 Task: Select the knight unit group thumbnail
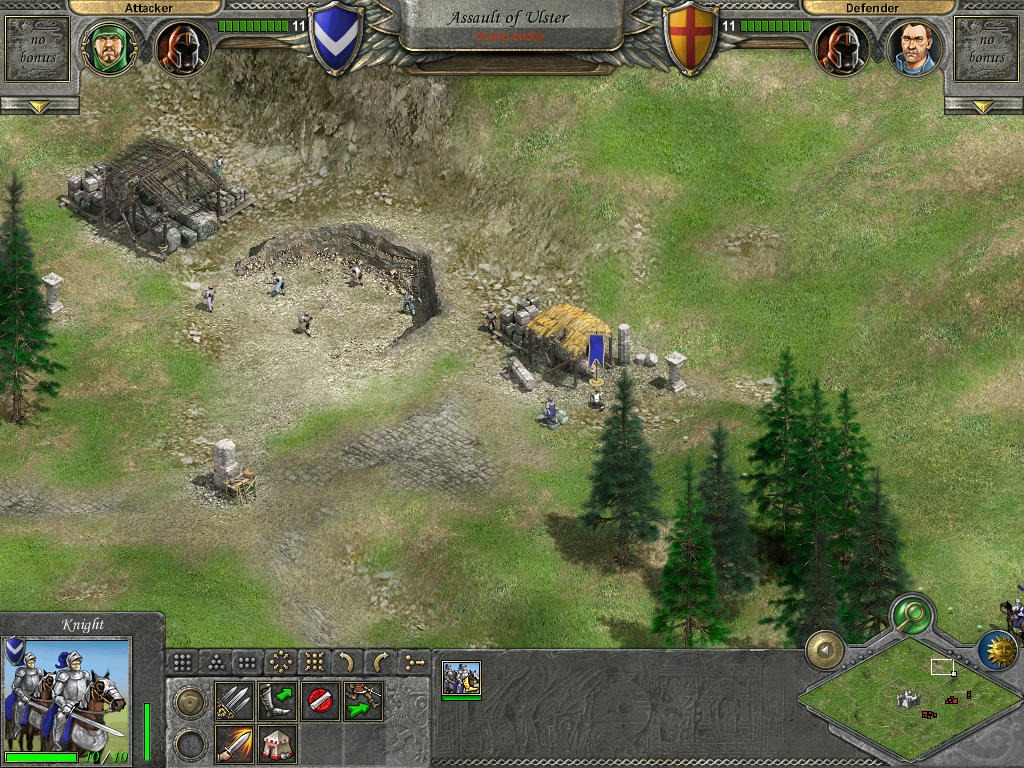pyautogui.click(x=461, y=677)
